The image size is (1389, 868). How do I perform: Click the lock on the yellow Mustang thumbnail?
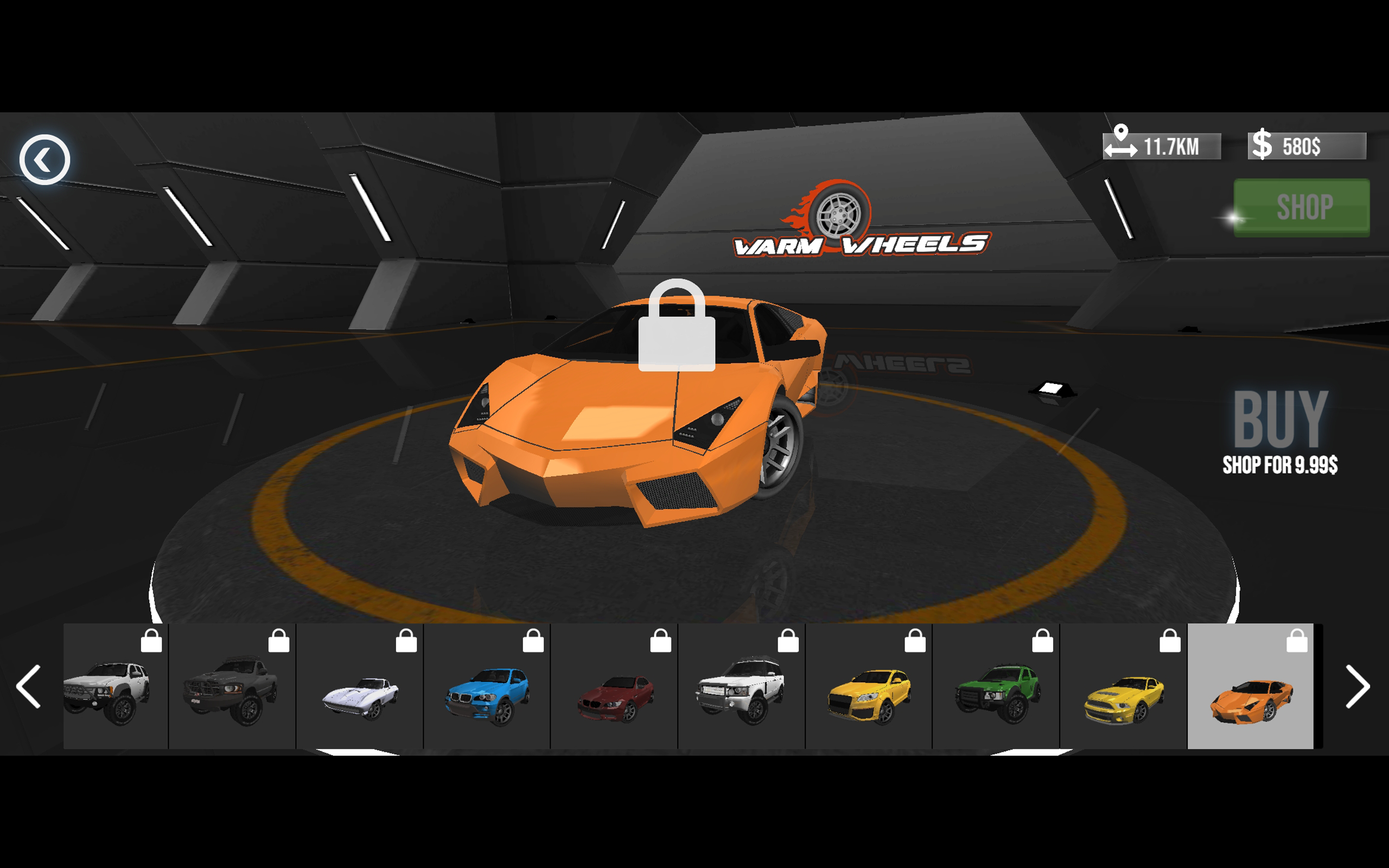[x=1171, y=640]
